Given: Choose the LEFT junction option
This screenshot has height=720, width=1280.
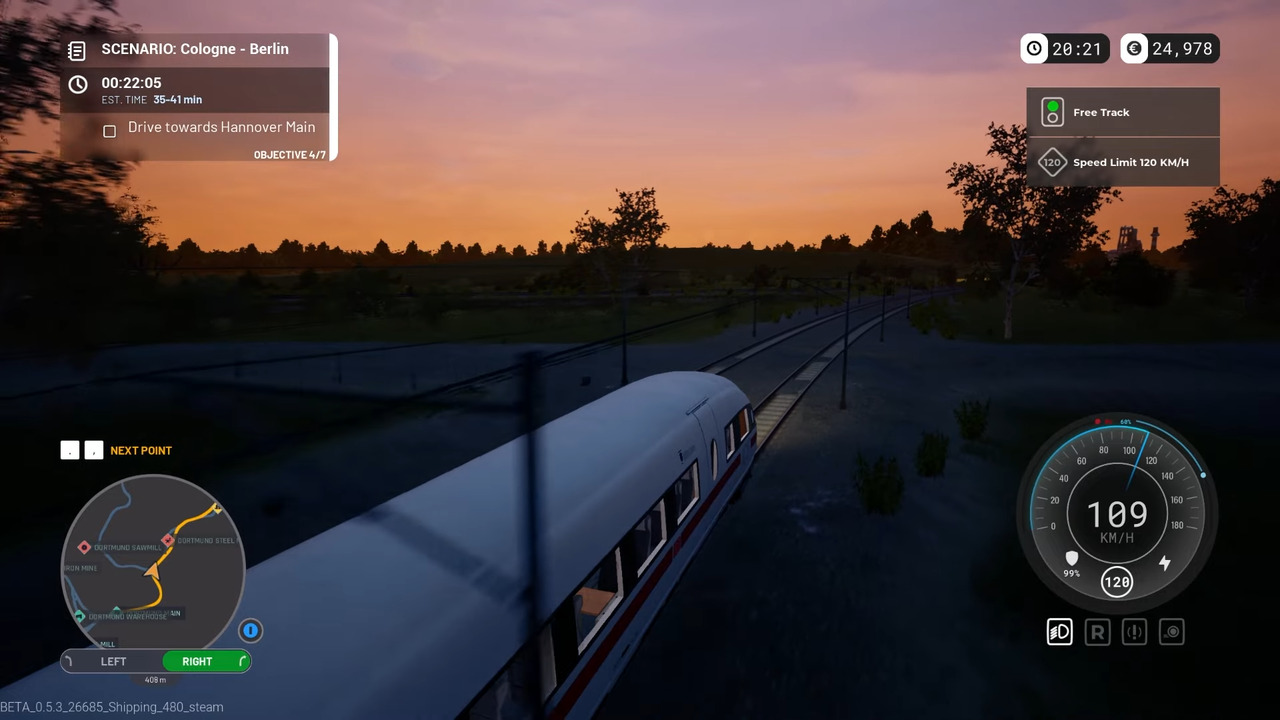Looking at the screenshot, I should click(x=113, y=661).
